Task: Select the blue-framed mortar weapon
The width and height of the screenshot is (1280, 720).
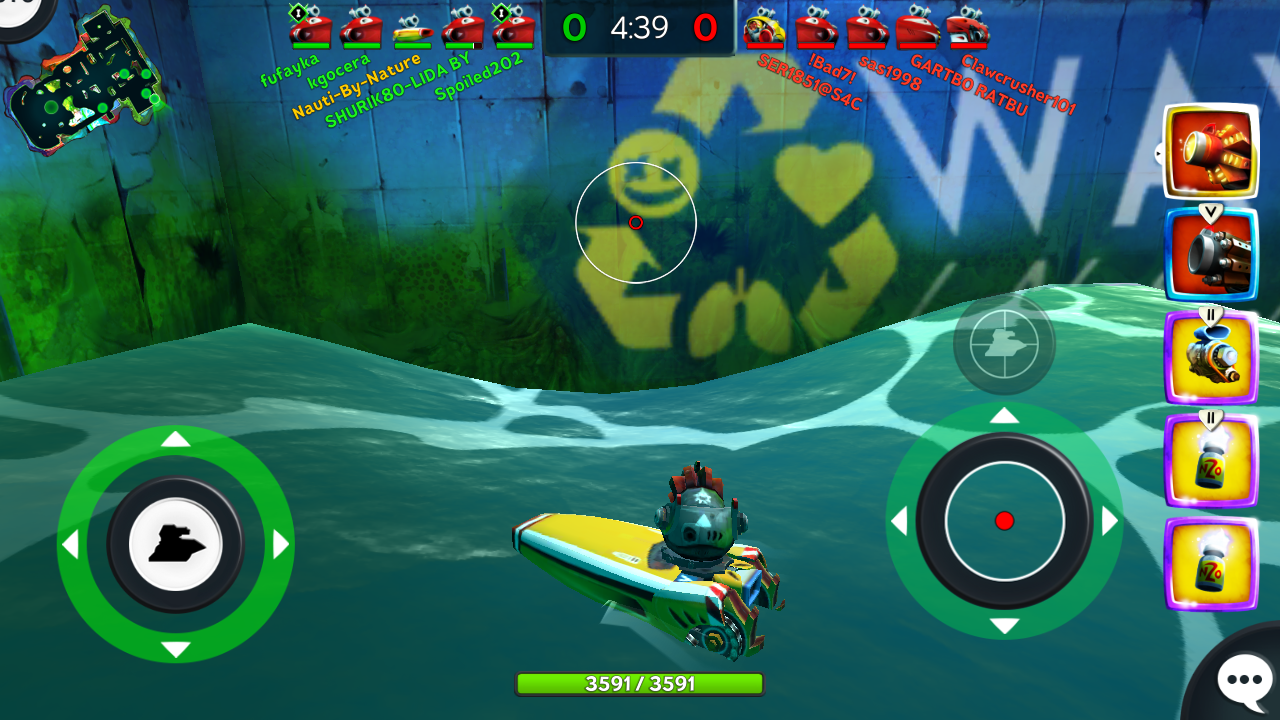Action: coord(1211,254)
